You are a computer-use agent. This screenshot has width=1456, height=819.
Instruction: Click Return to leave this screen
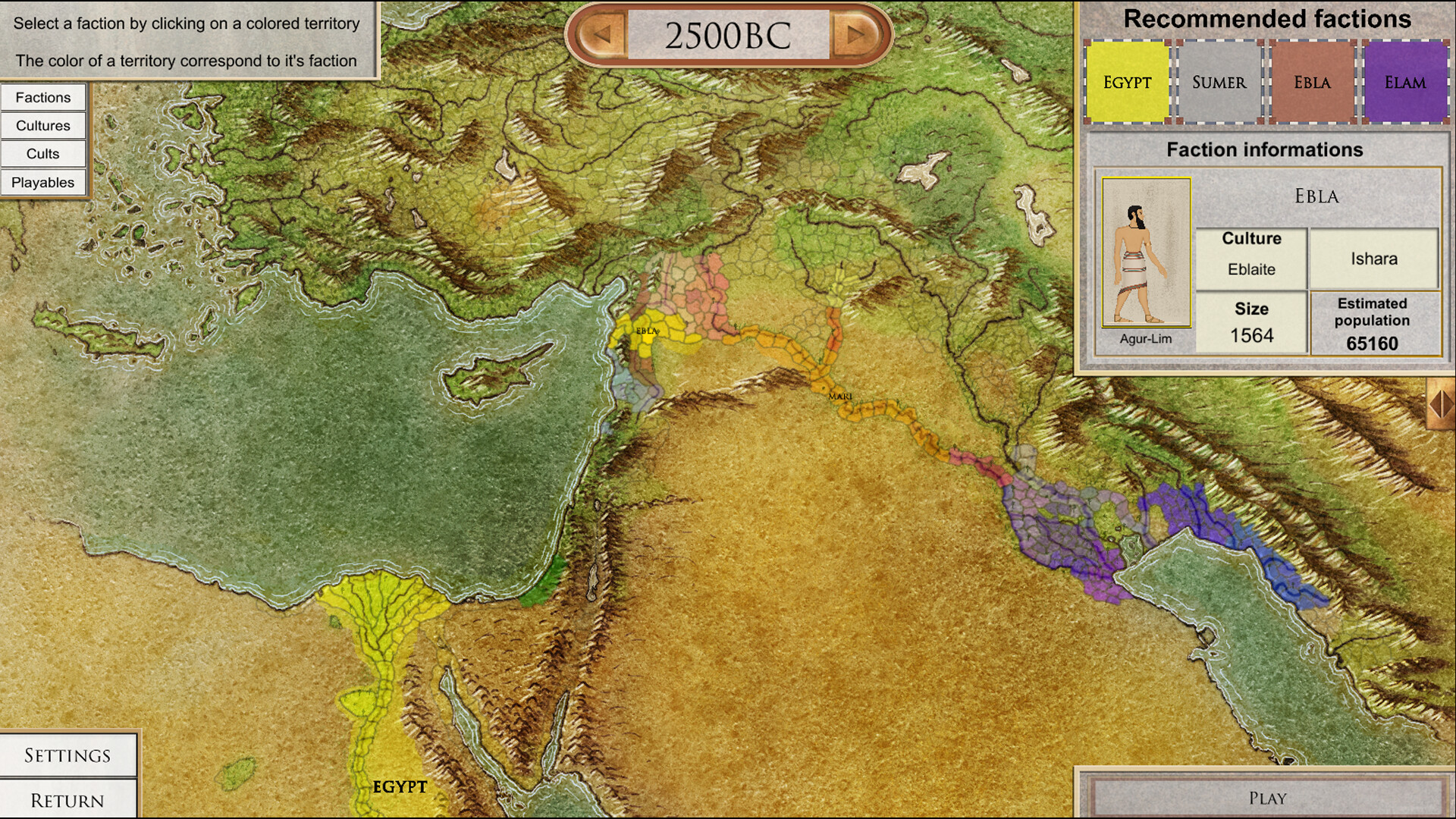pos(65,800)
